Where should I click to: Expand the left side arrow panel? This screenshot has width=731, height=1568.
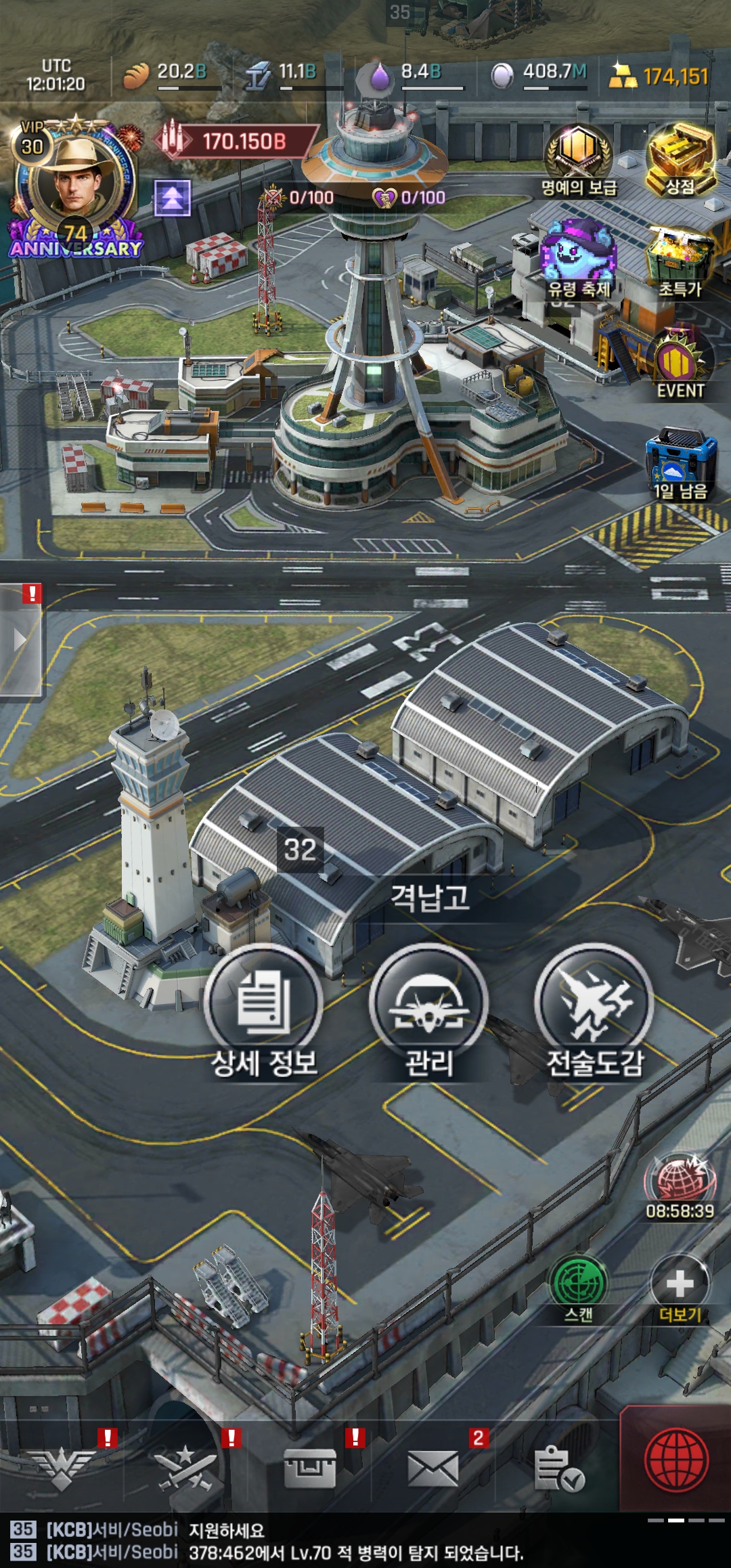click(20, 640)
